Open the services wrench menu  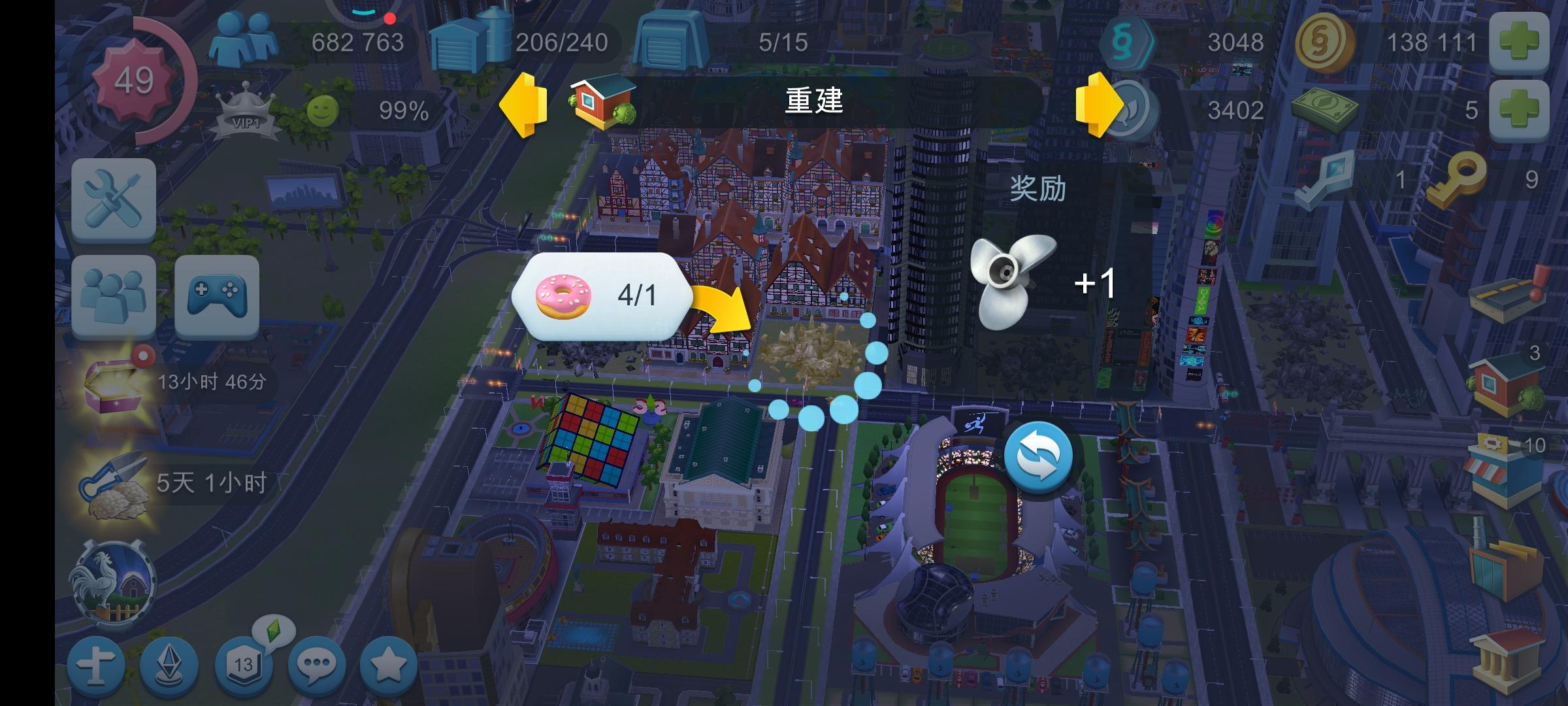[x=112, y=201]
